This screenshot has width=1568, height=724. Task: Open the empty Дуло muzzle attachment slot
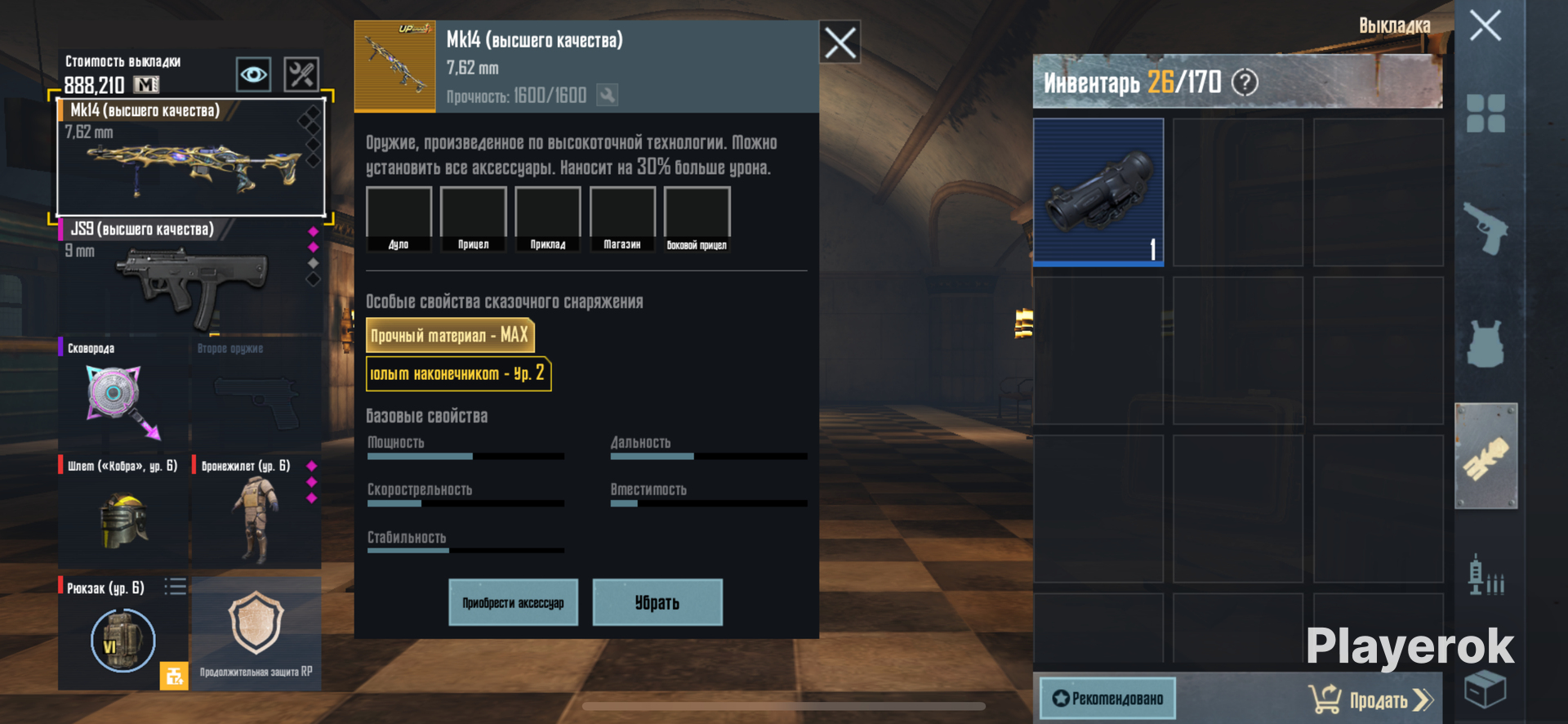coord(399,218)
